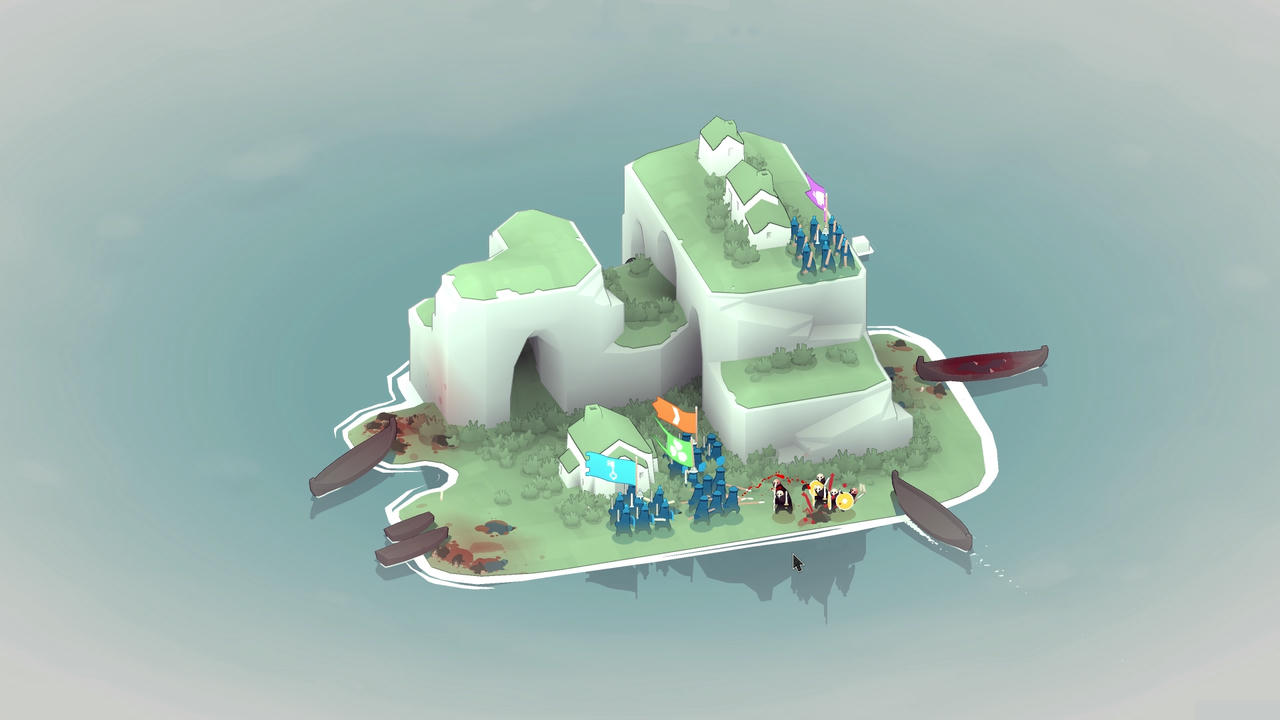Select the squad with the purple banner
This screenshot has height=720, width=1280.
817,193
